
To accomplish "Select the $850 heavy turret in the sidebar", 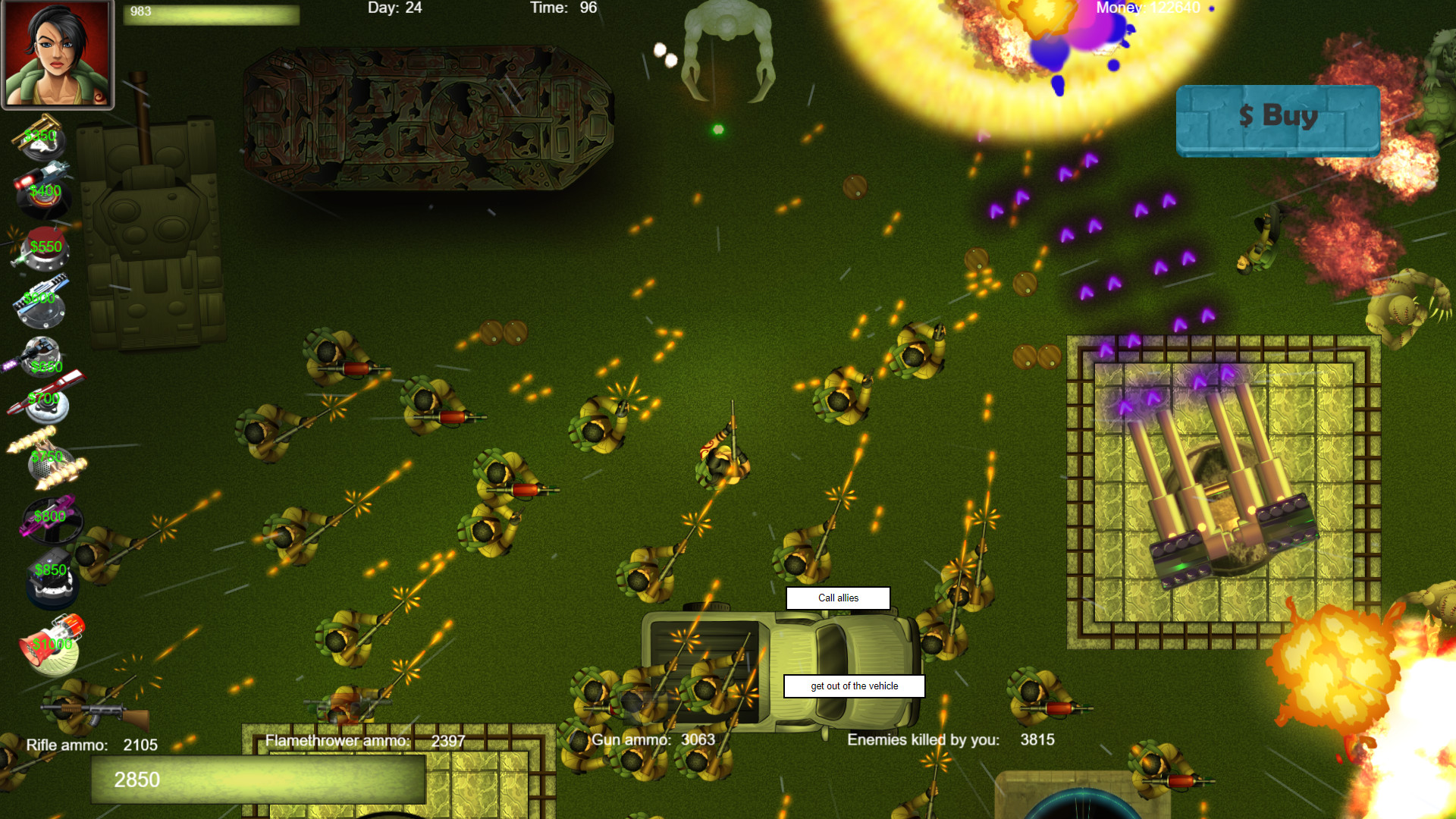I will point(52,576).
